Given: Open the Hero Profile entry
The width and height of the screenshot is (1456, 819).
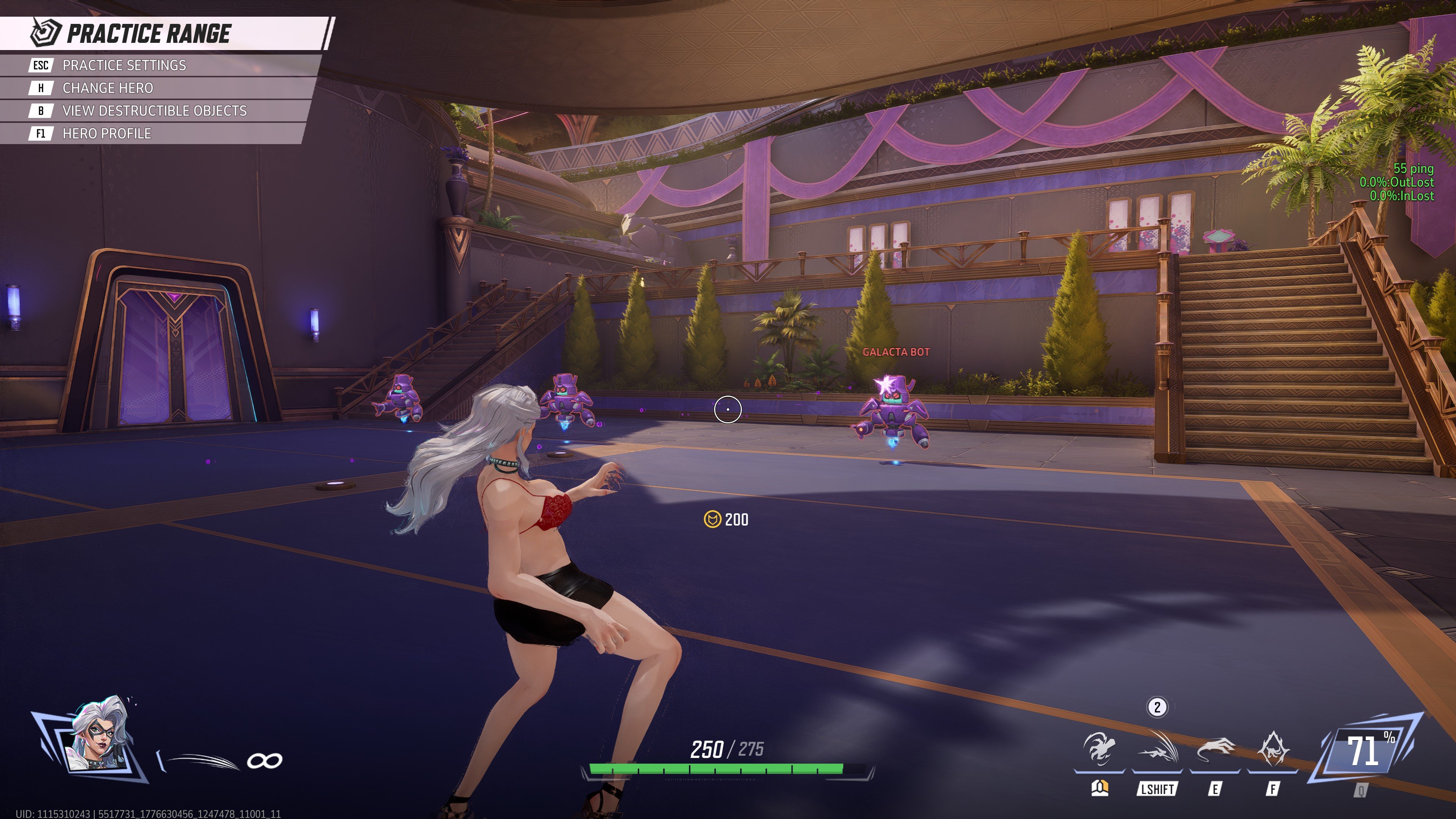Looking at the screenshot, I should tap(107, 133).
